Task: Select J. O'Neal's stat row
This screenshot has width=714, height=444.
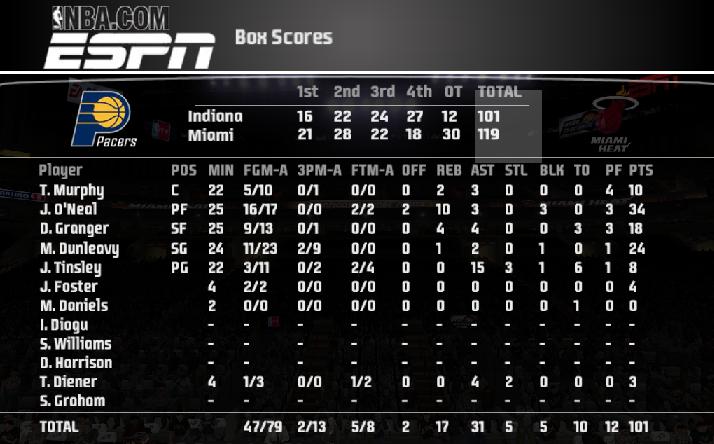Action: coord(72,210)
